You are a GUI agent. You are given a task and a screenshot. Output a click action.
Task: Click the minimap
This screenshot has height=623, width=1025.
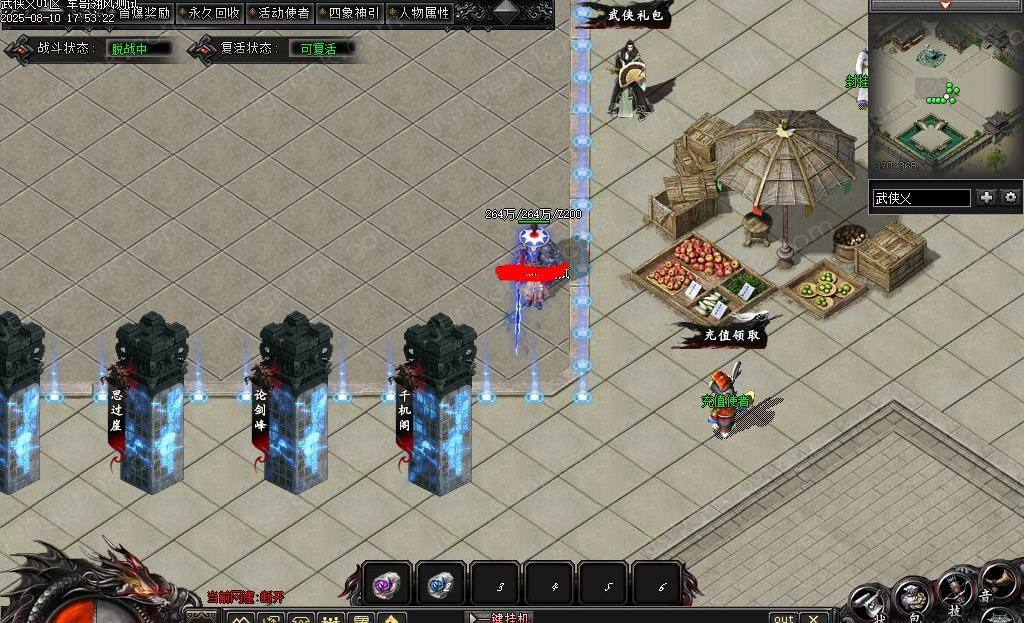945,95
